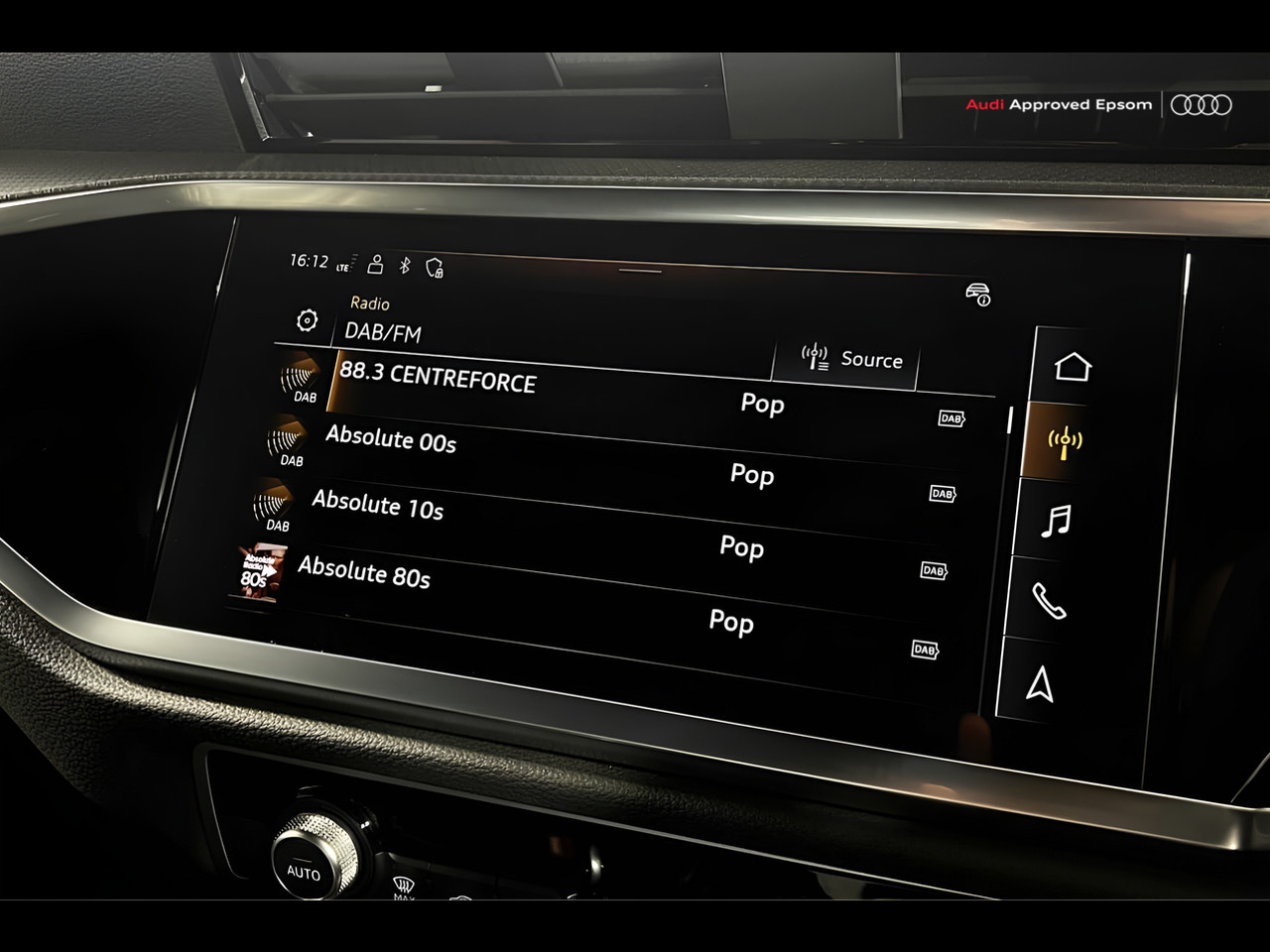Open the radio settings gear icon

tap(308, 320)
